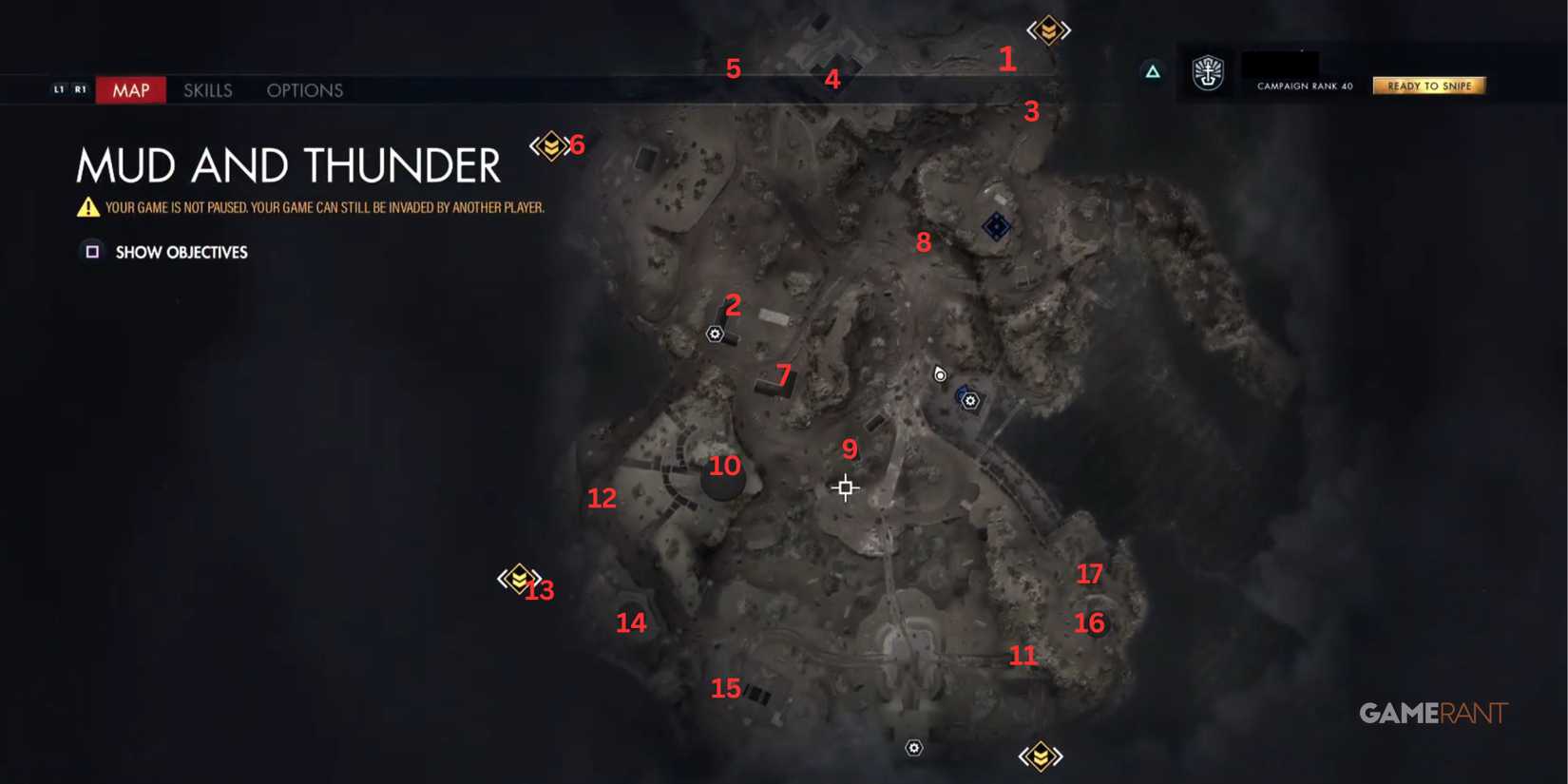Select the gear icon beside the blue diamond marker
The image size is (1568, 784).
(969, 401)
